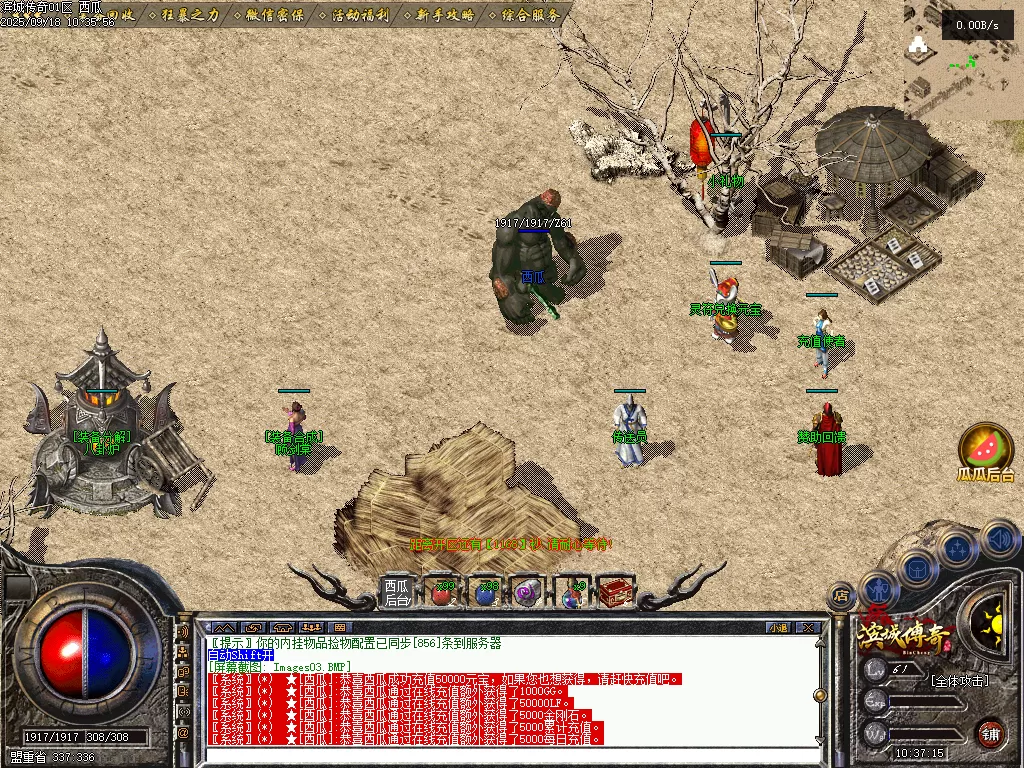Open the 新手攻略 beginner guide
Image resolution: width=1024 pixels, height=768 pixels.
click(x=446, y=15)
